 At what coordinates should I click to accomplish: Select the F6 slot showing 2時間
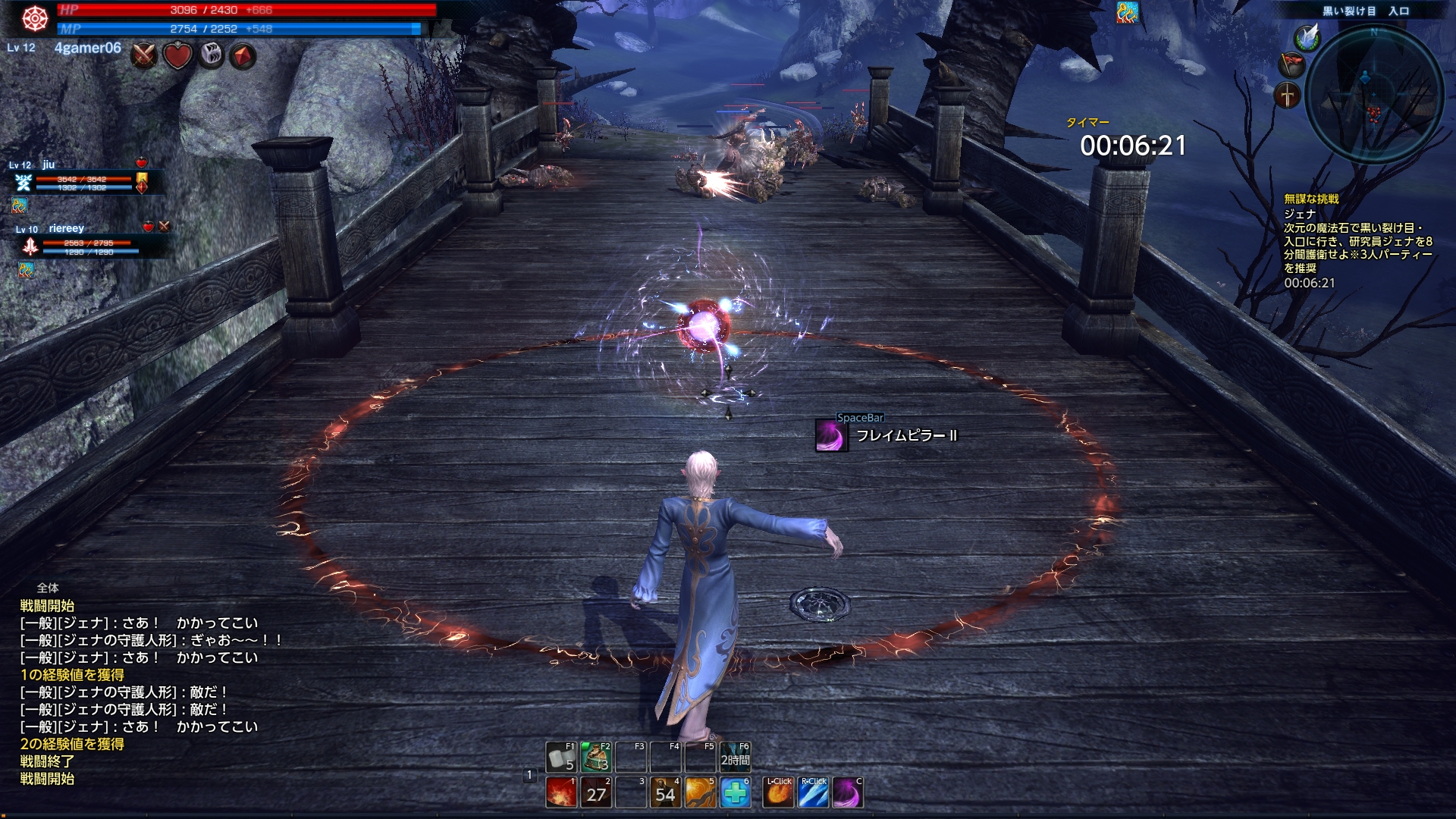click(735, 757)
